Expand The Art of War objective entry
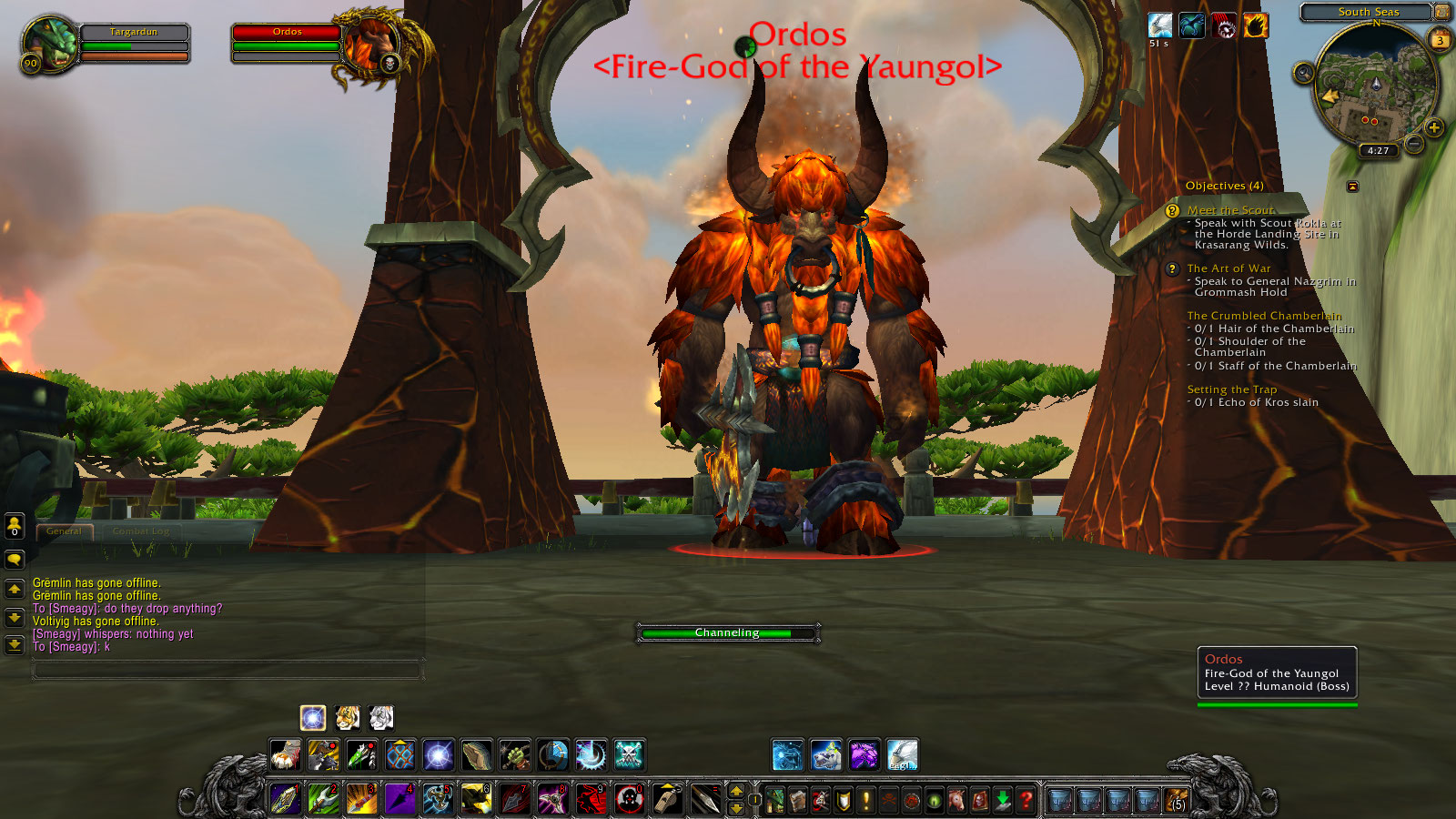This screenshot has height=819, width=1456. click(x=1228, y=268)
